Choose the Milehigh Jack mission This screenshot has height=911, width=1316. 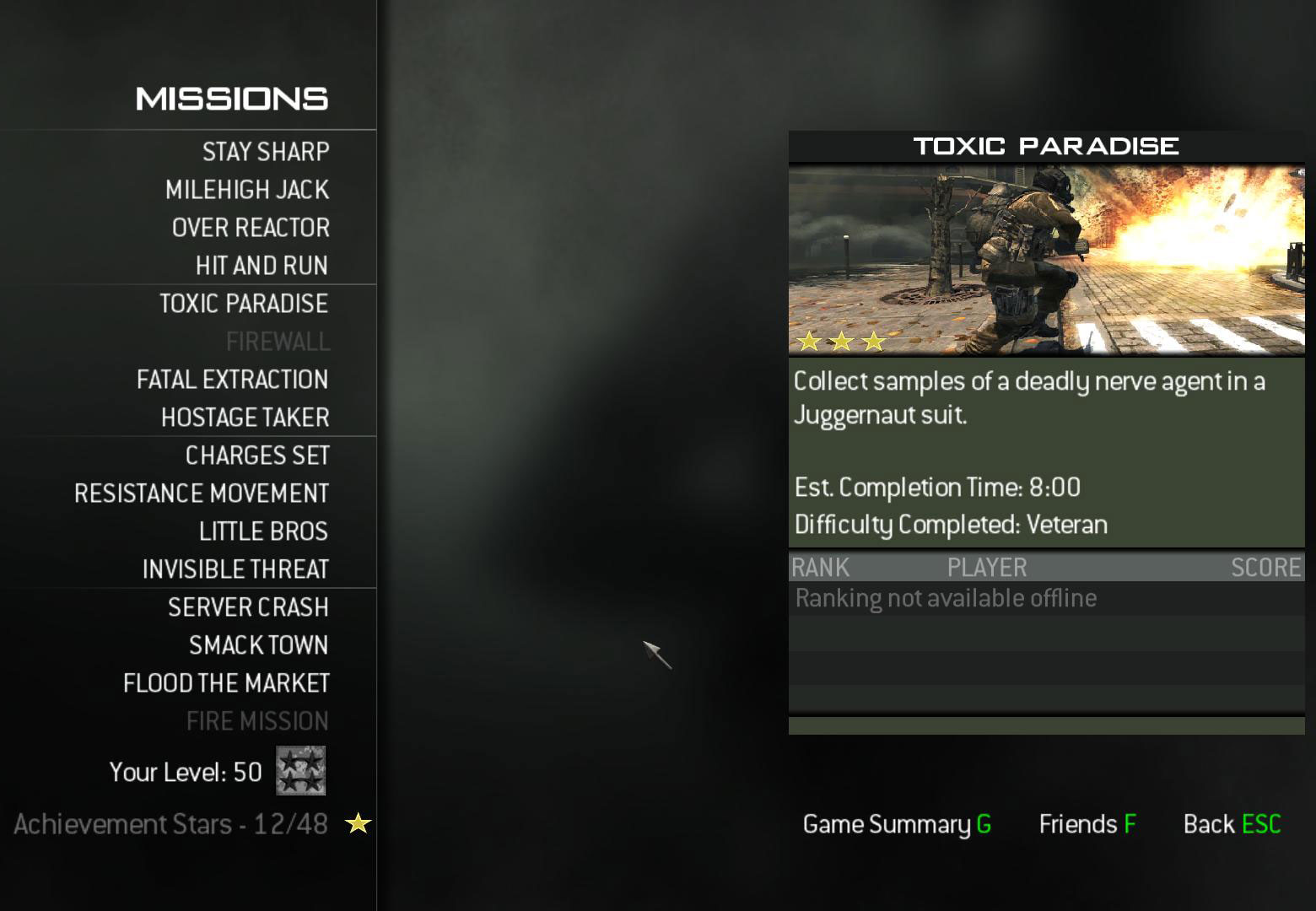[x=246, y=190]
